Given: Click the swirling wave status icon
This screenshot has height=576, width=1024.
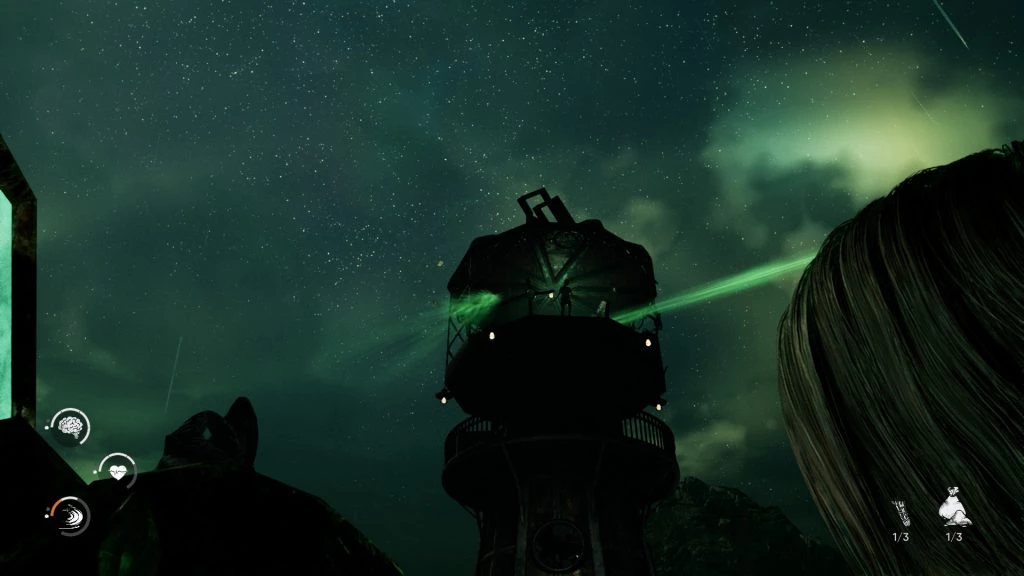Looking at the screenshot, I should (x=71, y=515).
